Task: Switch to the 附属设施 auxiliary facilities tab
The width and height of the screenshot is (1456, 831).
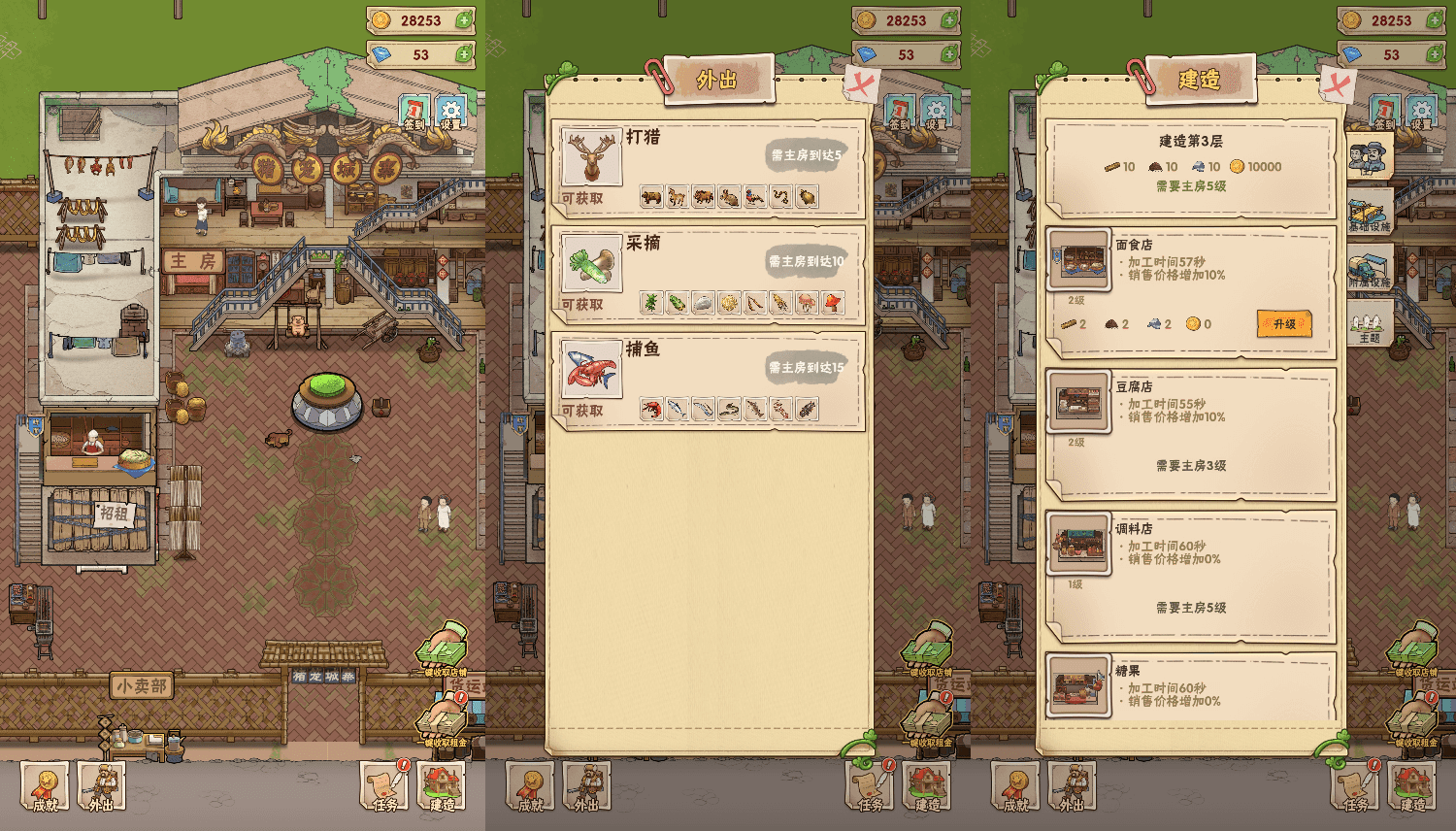Action: 1370,266
